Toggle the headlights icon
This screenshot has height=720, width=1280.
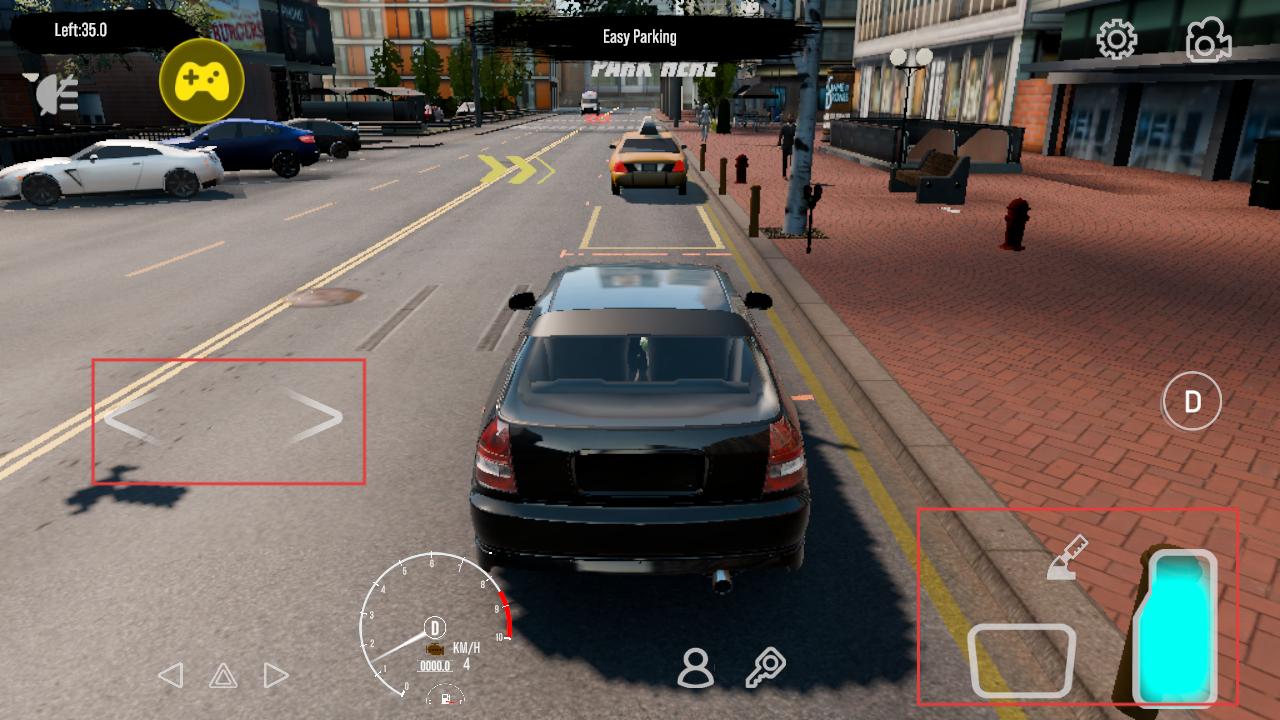coord(57,94)
